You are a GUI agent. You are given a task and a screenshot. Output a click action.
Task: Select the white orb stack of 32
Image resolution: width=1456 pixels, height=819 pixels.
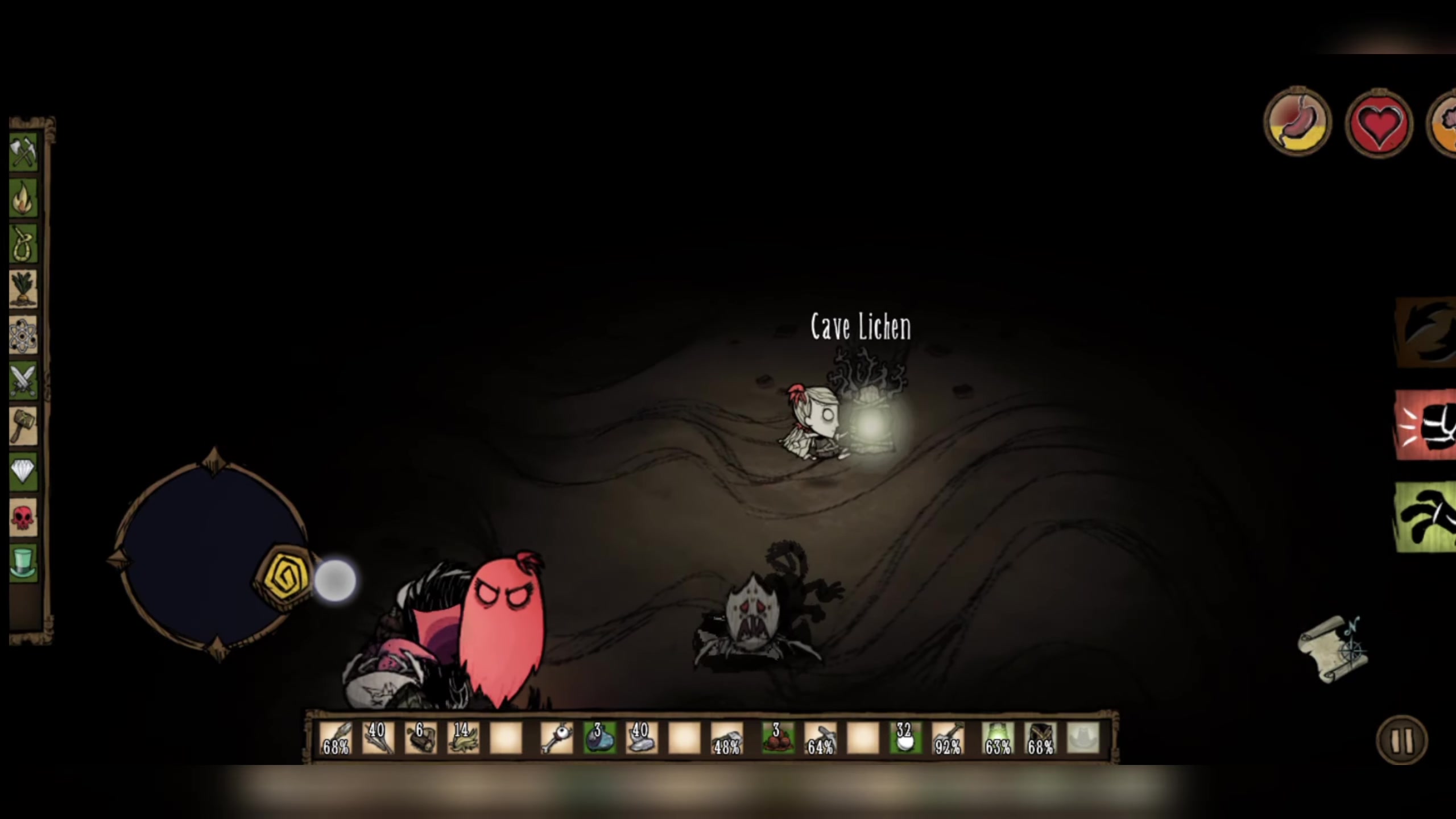pos(905,739)
